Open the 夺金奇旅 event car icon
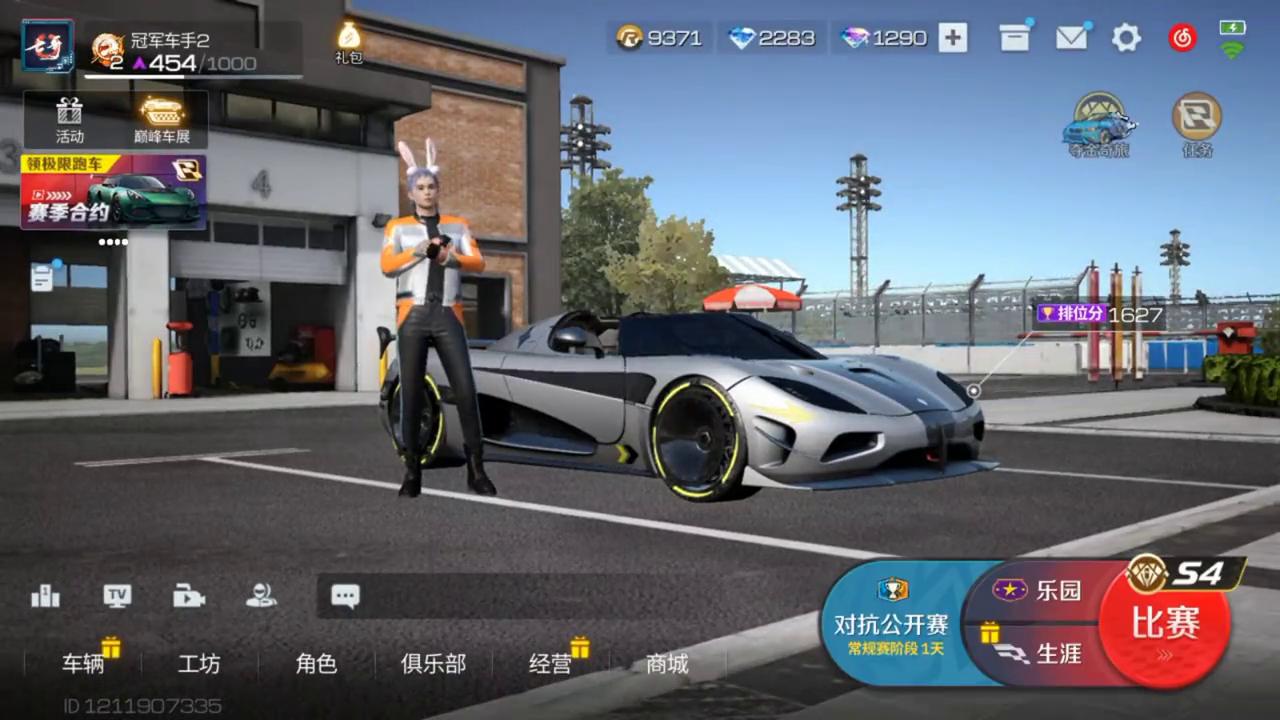This screenshot has width=1280, height=720. (x=1100, y=122)
